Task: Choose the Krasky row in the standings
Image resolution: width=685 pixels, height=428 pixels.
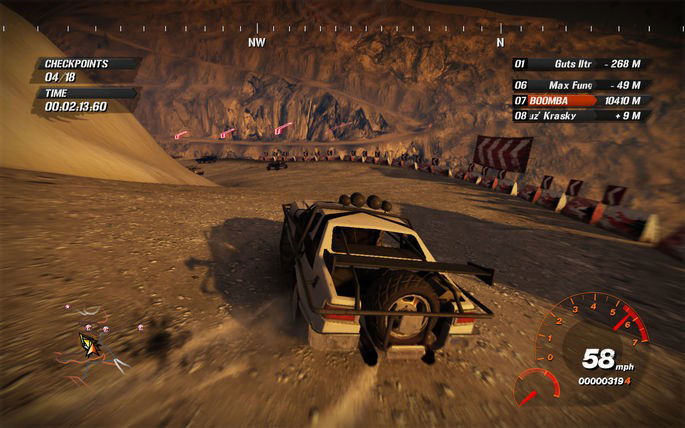Action: point(580,116)
